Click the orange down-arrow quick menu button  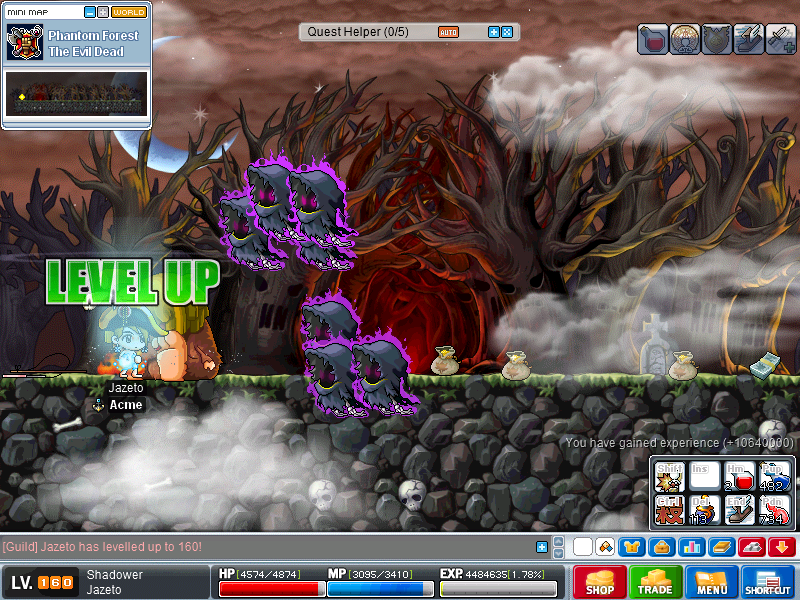(x=782, y=547)
